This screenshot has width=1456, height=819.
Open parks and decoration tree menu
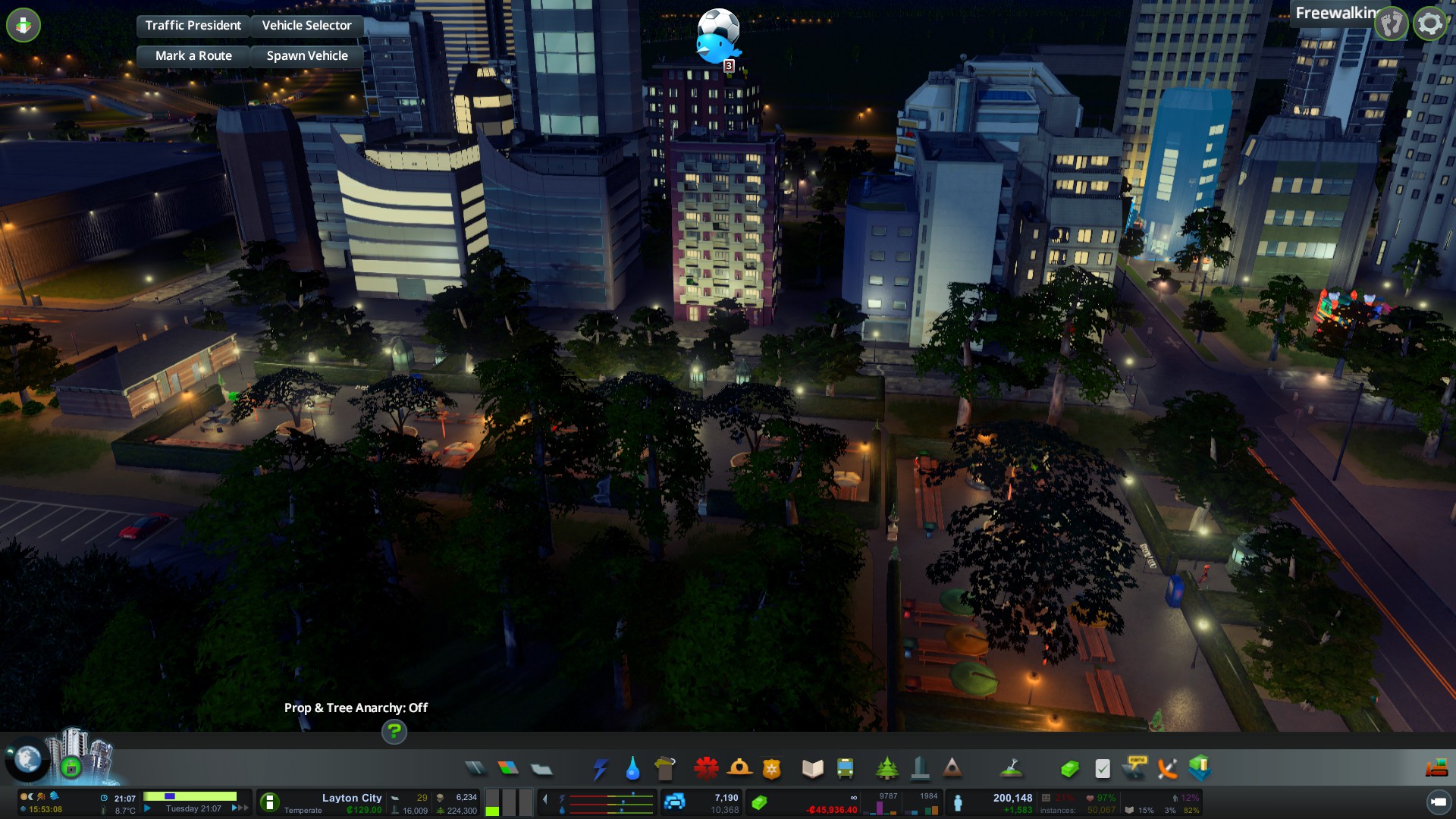tap(886, 769)
